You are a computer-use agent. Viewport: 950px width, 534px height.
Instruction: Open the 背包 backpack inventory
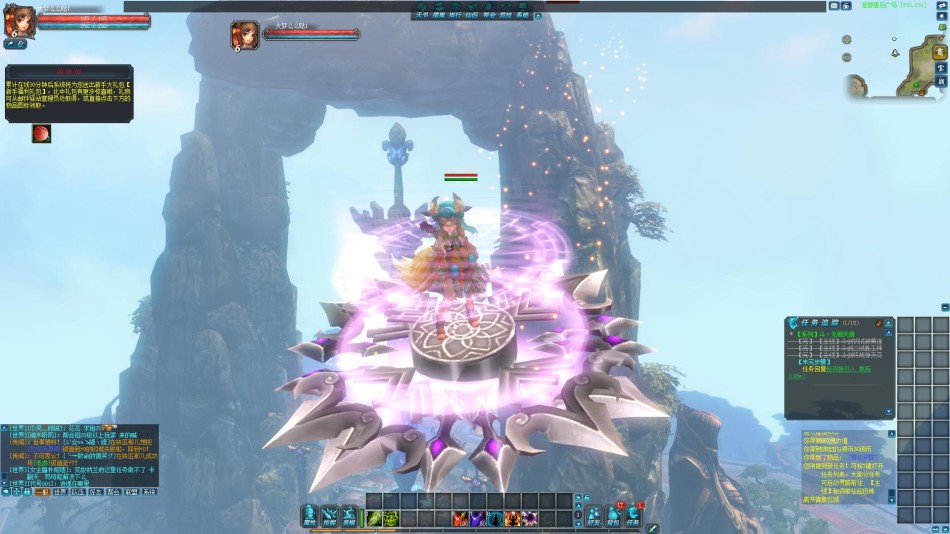[613, 516]
